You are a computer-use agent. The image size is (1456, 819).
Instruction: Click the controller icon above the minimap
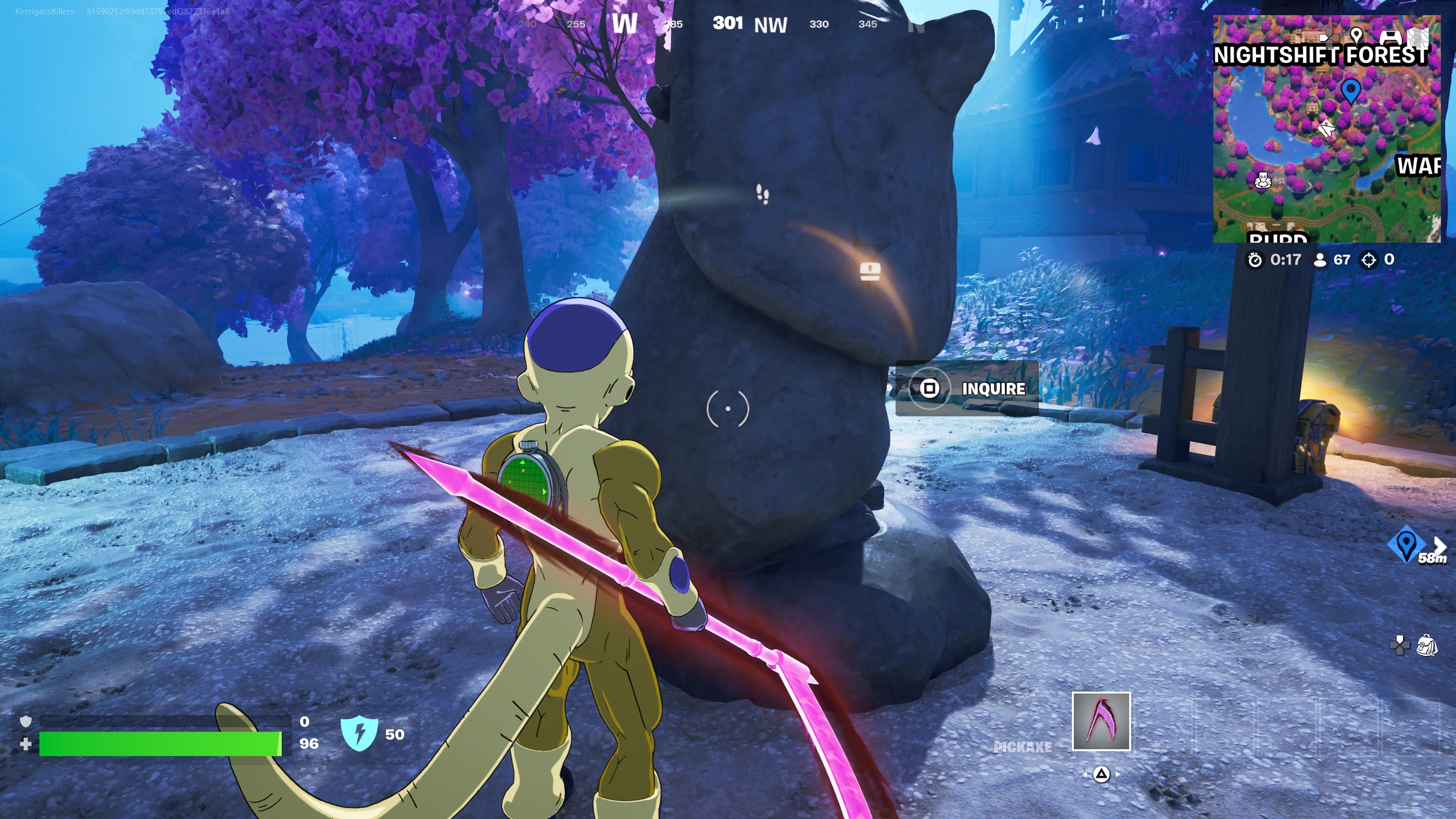click(1391, 37)
